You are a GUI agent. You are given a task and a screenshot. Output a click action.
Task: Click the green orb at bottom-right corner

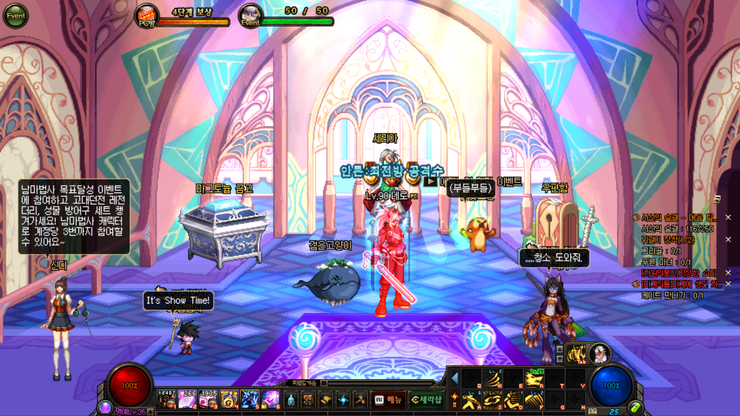coord(635,408)
